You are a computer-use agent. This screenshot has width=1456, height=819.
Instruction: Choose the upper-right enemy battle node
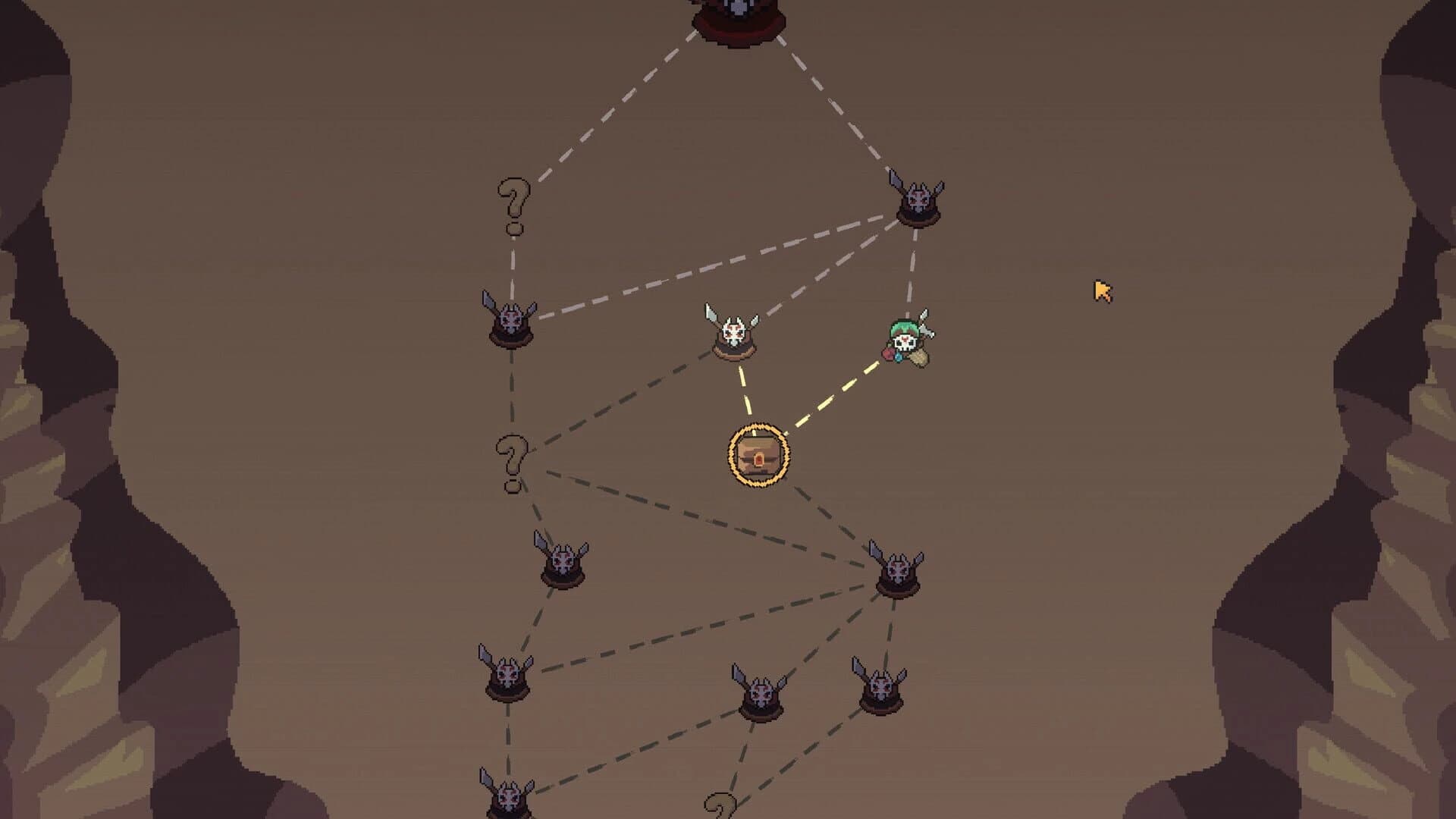(x=918, y=199)
